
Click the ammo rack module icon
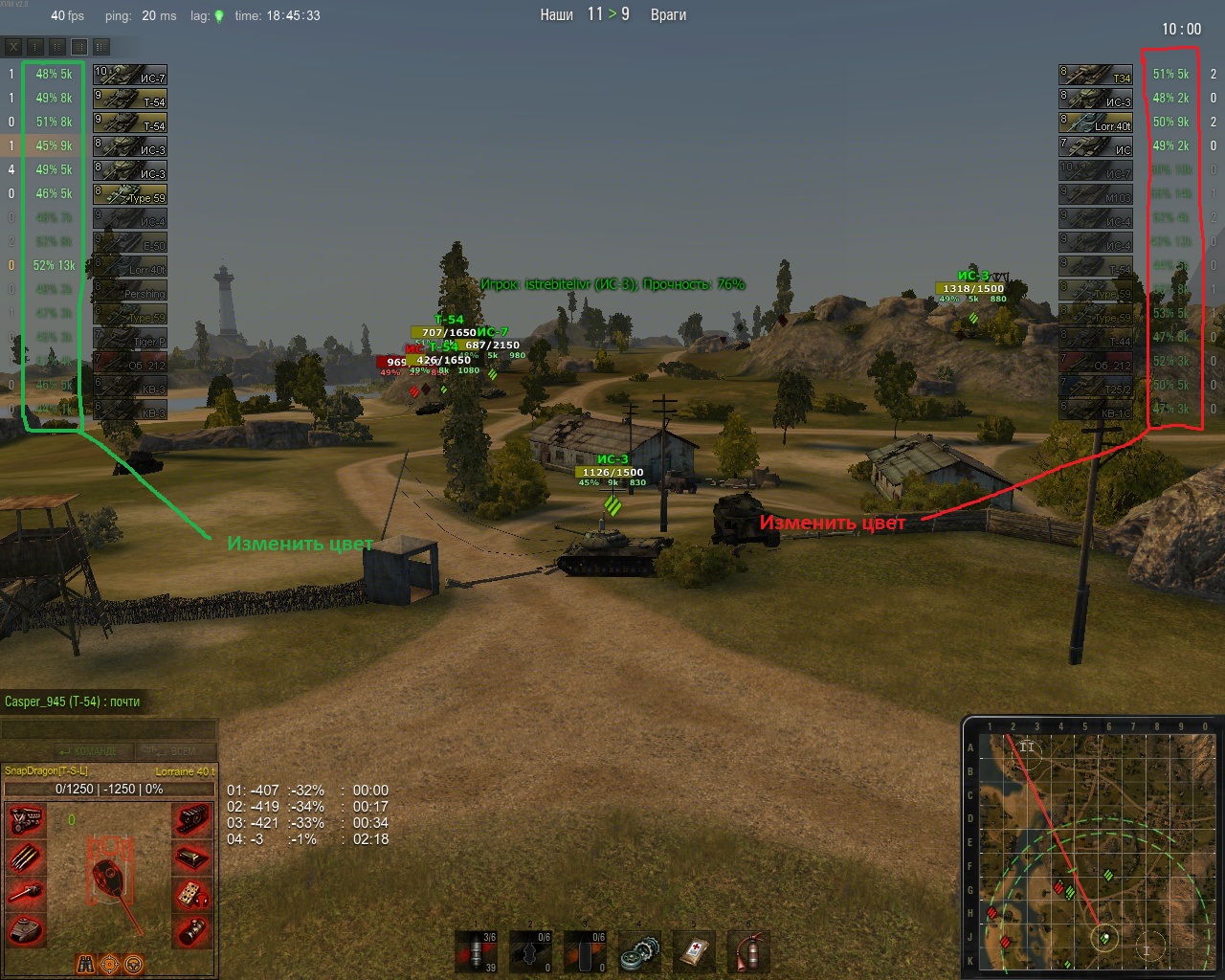click(x=27, y=857)
